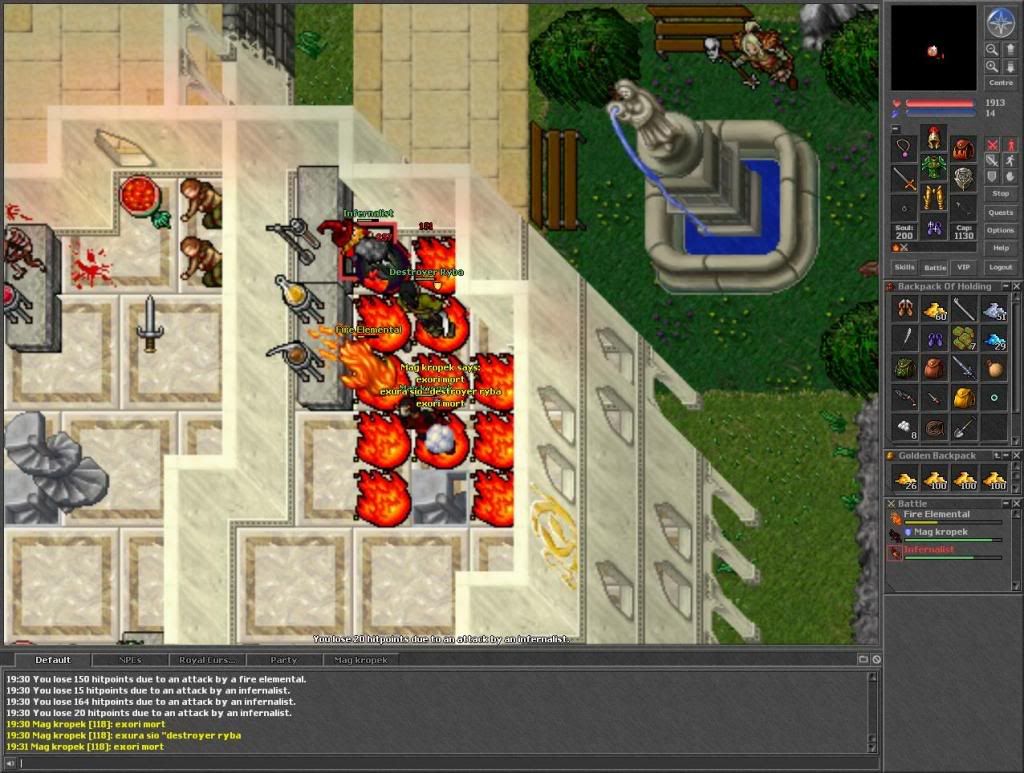Click the minimap Centre button

click(1000, 83)
